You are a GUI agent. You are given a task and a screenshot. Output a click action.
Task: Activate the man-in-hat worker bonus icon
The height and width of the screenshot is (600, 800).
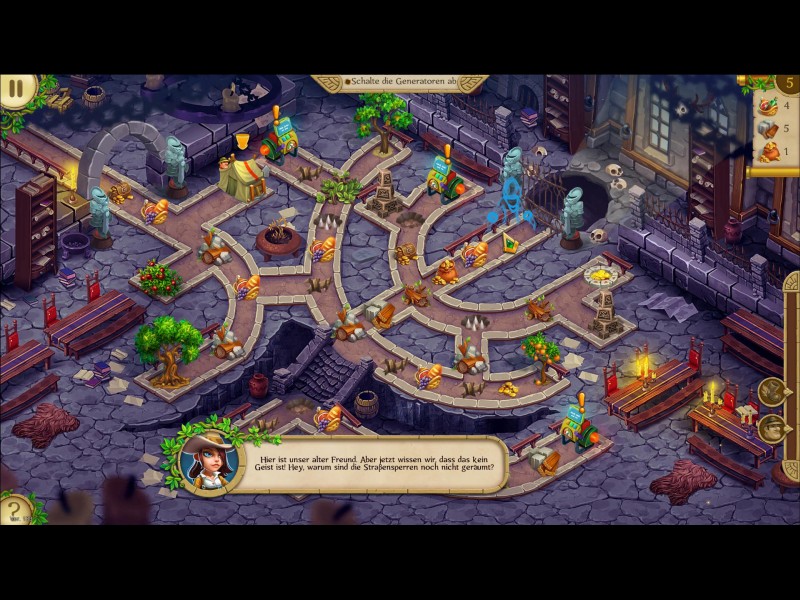pyautogui.click(x=771, y=429)
